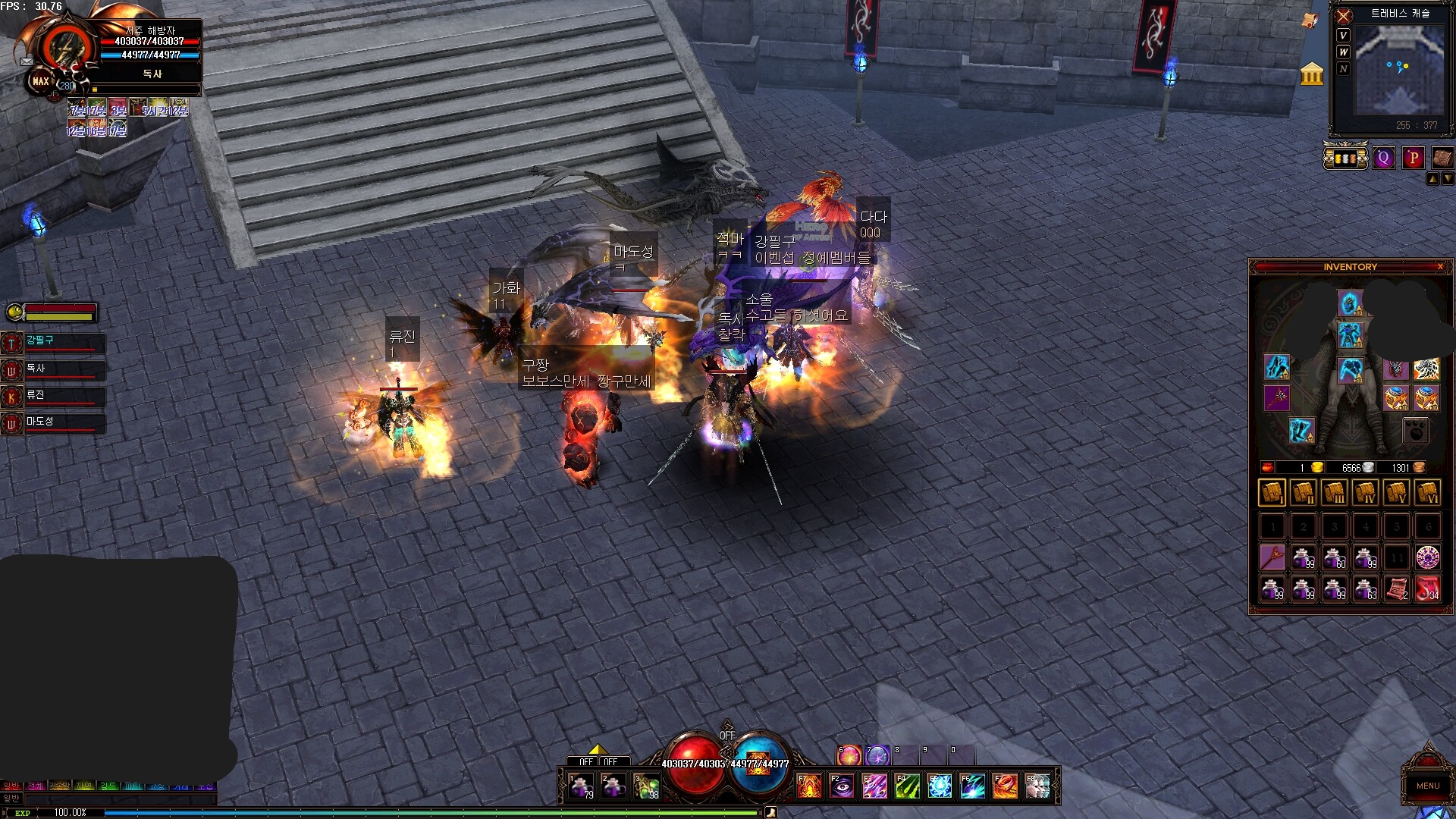Open the quest Q button
Image resolution: width=1456 pixels, height=819 pixels.
click(1384, 158)
